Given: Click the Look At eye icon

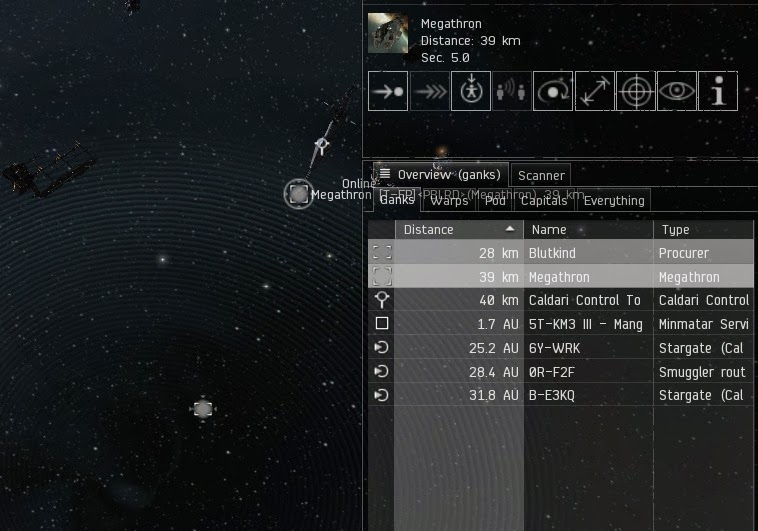Looking at the screenshot, I should [x=677, y=91].
